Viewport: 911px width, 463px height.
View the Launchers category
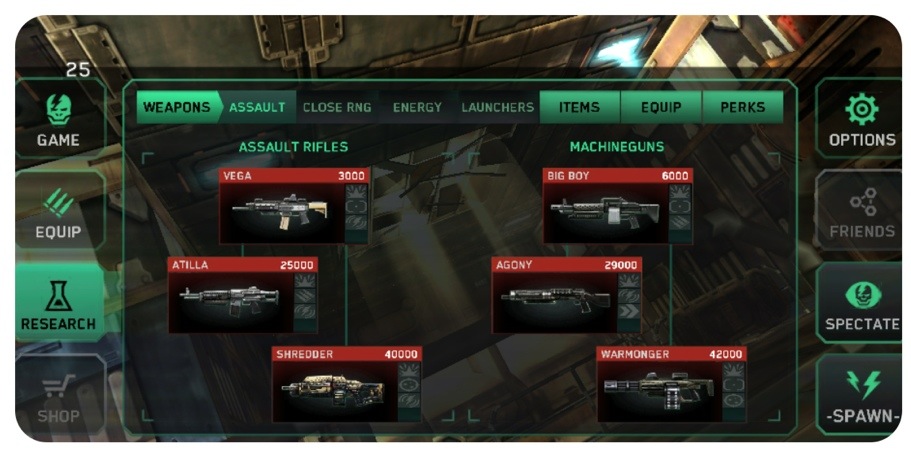(x=497, y=107)
